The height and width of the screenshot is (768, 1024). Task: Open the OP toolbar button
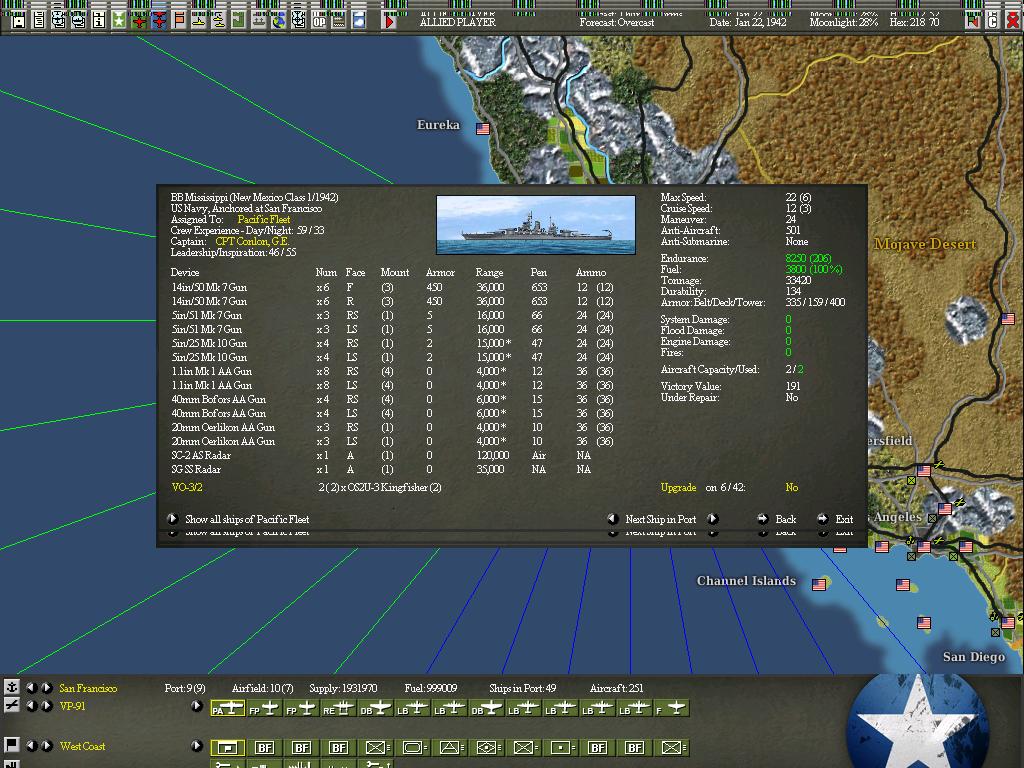320,19
